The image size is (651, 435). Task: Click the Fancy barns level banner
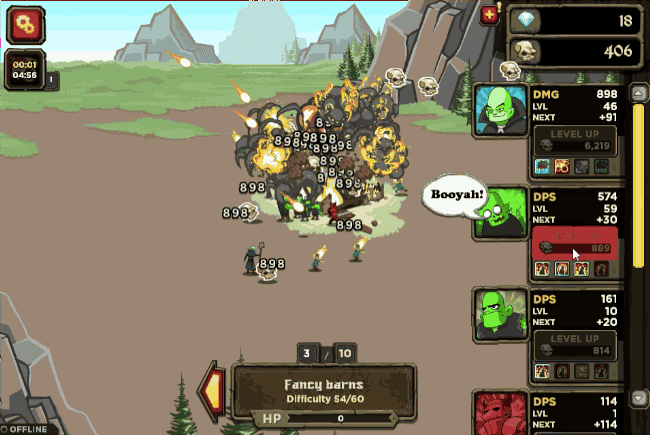(x=323, y=390)
